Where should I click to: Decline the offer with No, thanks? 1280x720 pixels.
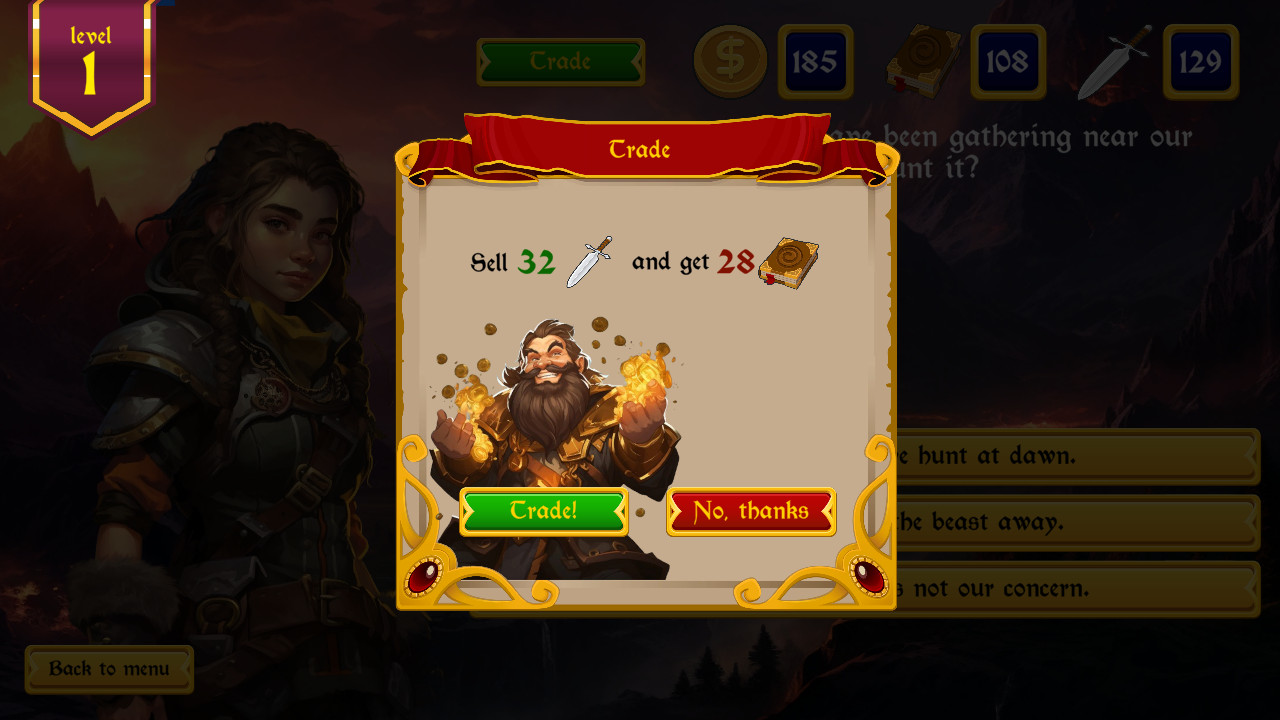pos(751,511)
